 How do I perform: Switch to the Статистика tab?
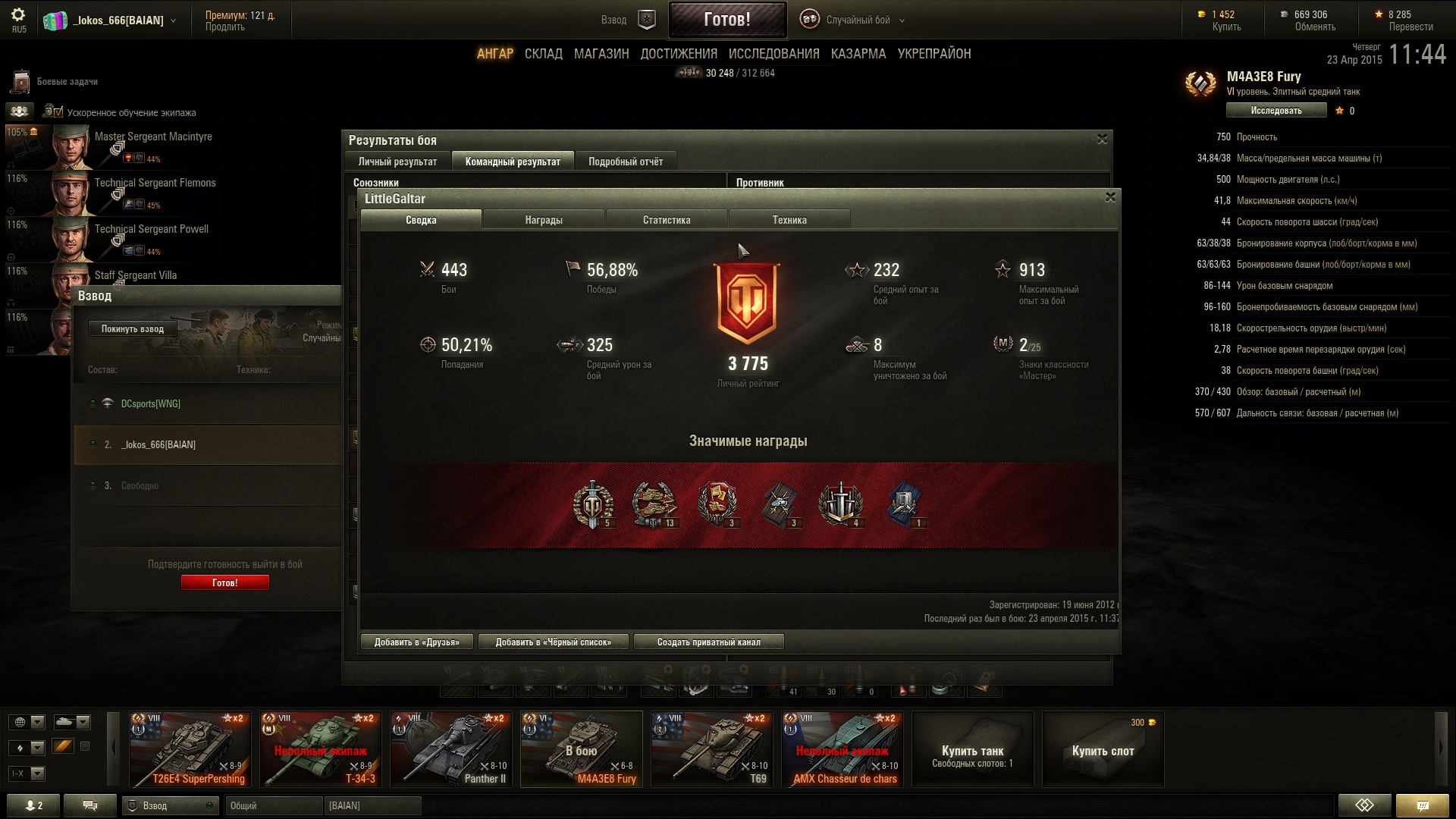(667, 220)
